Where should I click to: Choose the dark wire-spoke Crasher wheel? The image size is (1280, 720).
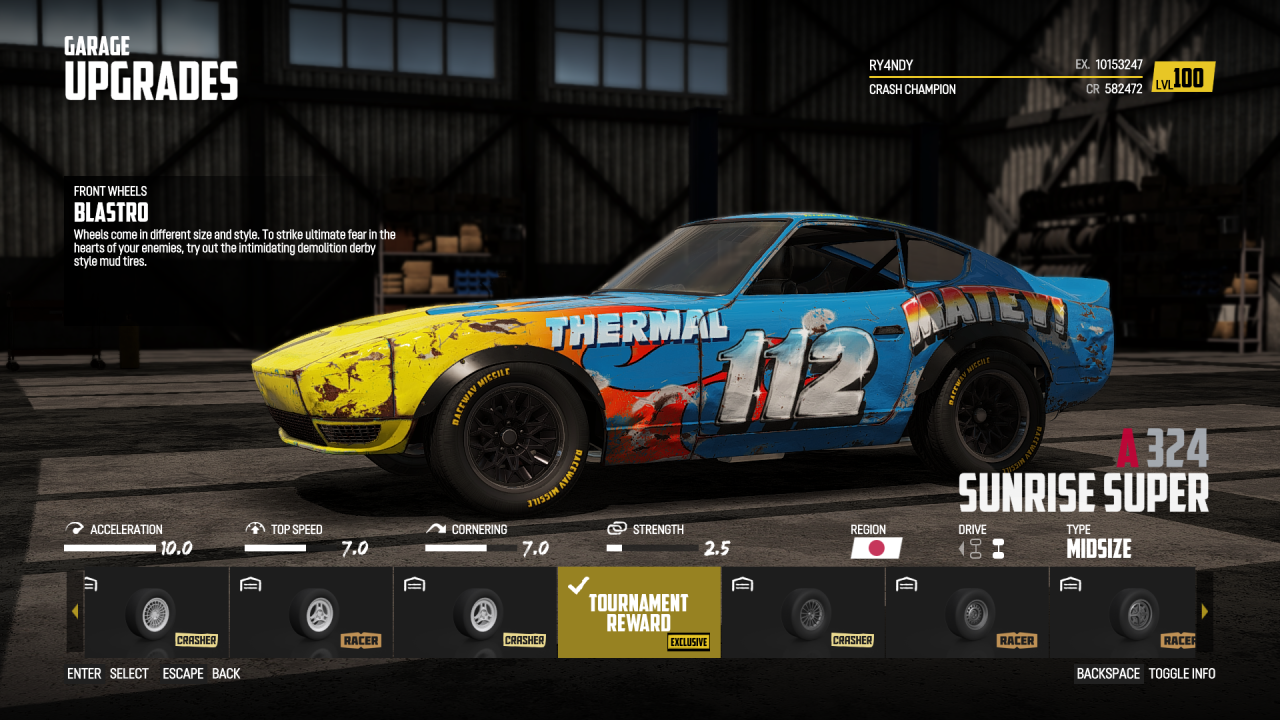(803, 612)
